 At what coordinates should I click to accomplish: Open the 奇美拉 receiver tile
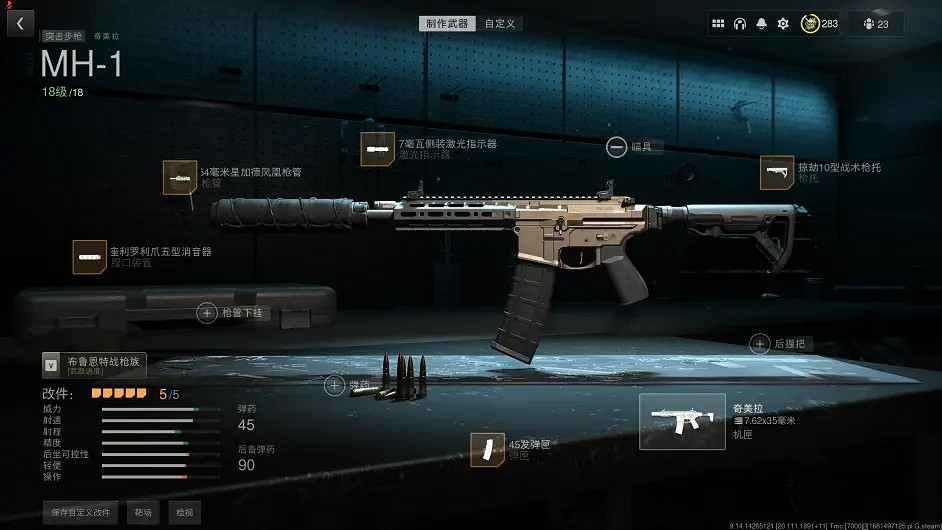point(683,421)
